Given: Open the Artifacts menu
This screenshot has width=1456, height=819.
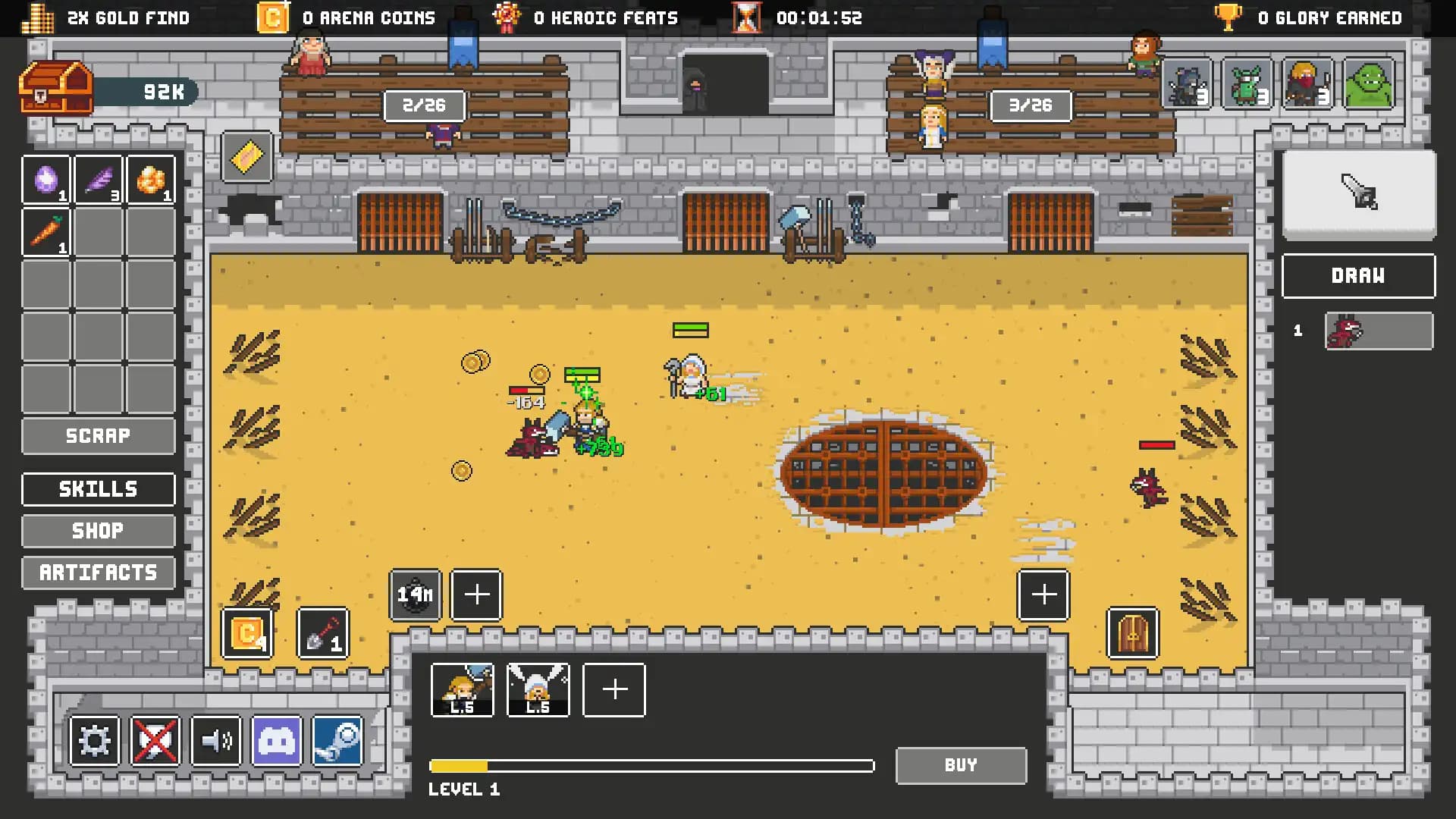Looking at the screenshot, I should click(98, 573).
